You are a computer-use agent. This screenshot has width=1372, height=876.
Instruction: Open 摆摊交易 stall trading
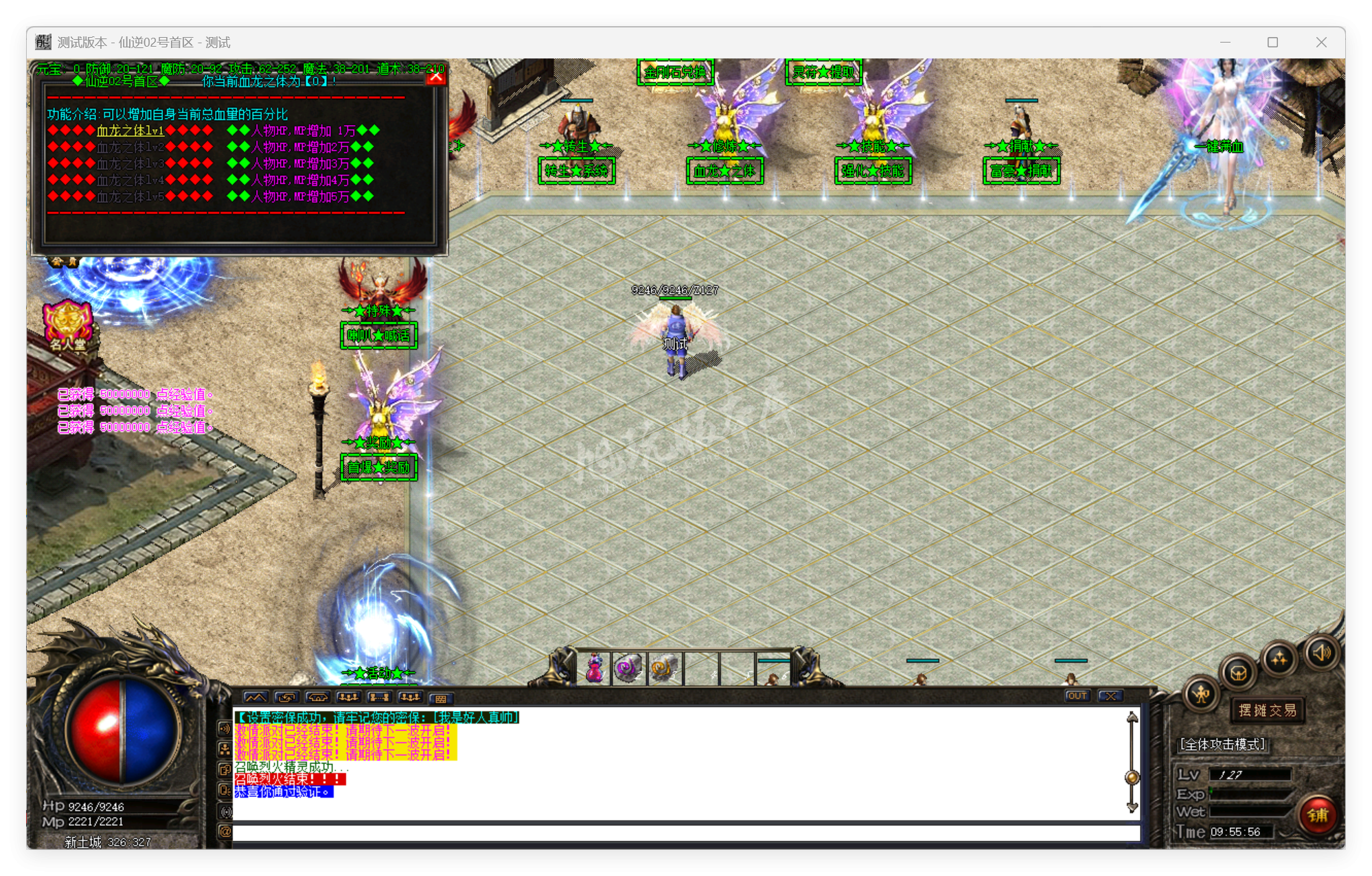[x=1267, y=711]
